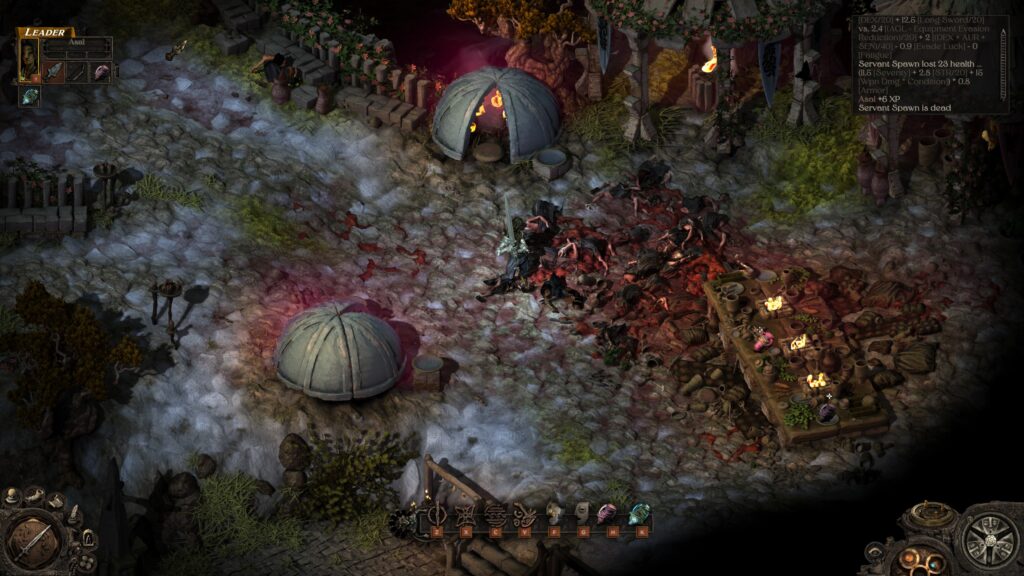Select the hotbar item bound to F
1024x576 pixels.
coord(553,516)
